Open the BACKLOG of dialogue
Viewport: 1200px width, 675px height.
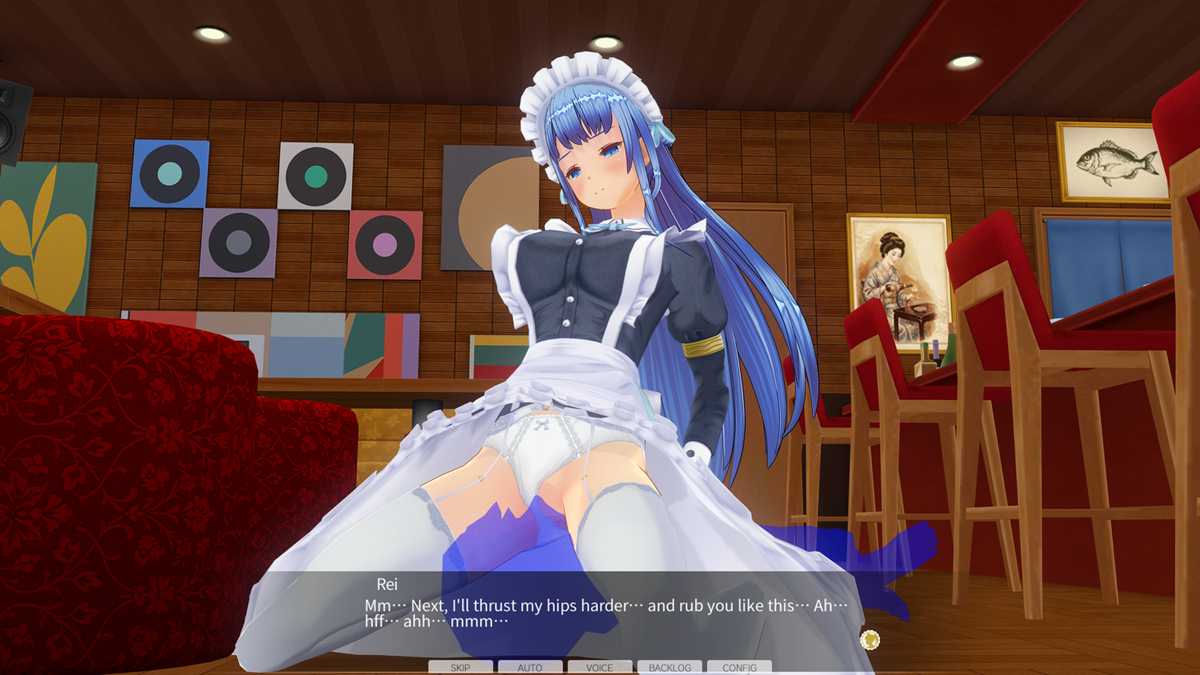(669, 667)
